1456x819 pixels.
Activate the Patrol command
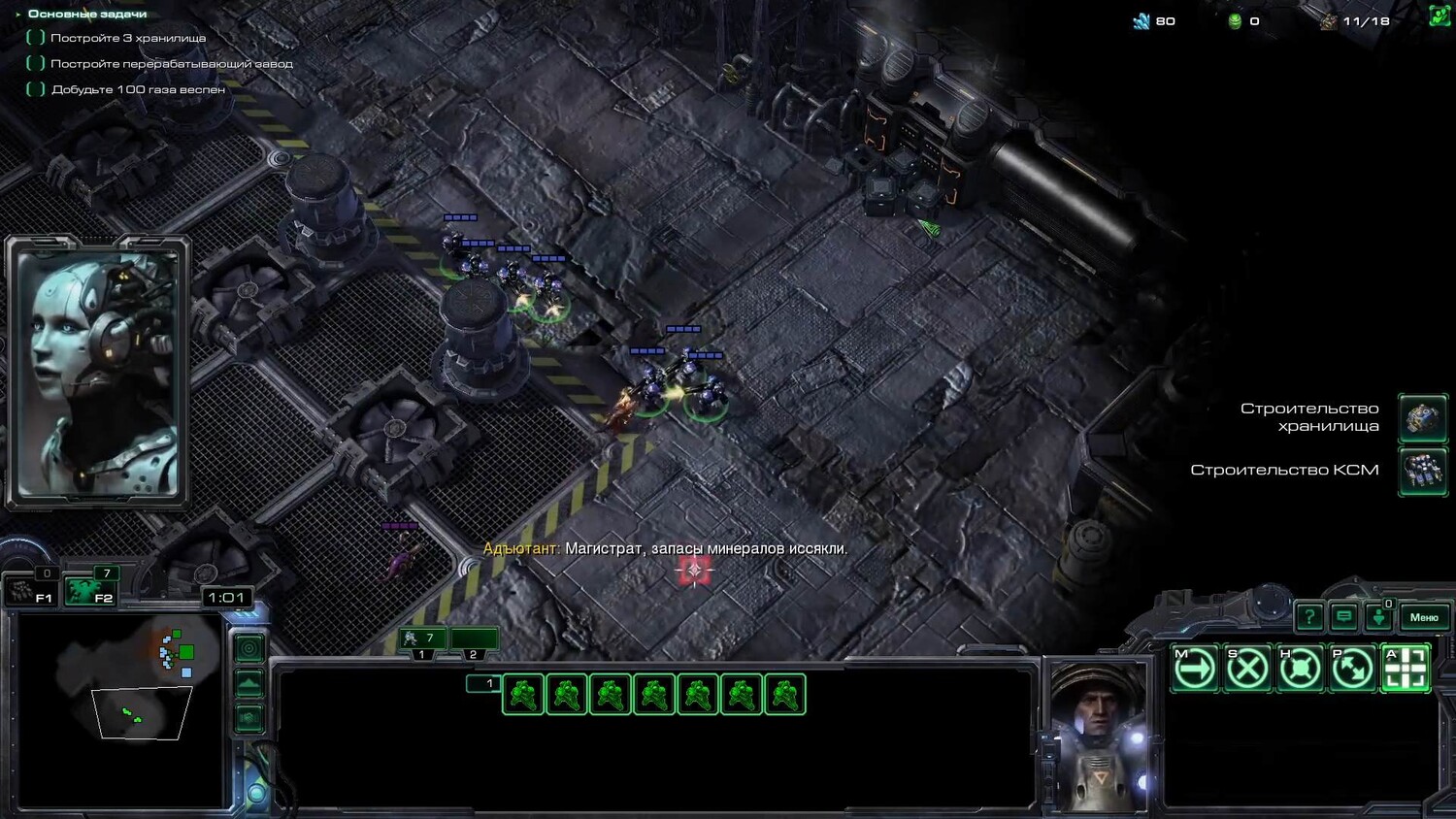[x=1352, y=669]
